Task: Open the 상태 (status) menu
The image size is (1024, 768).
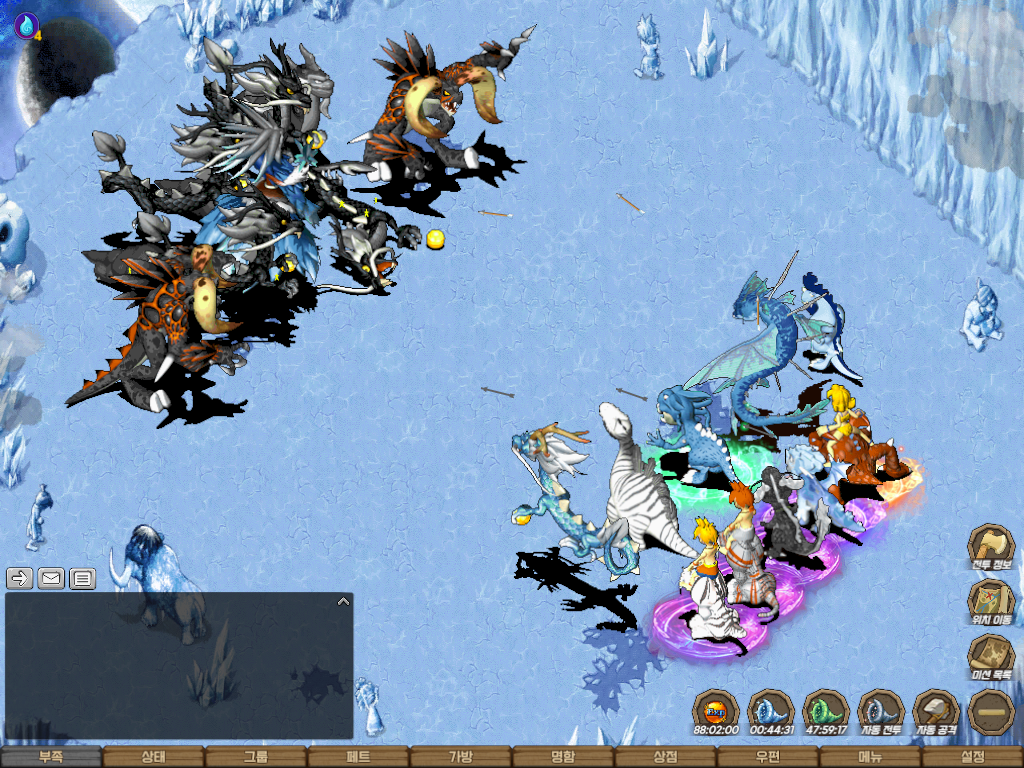Action: pos(153,757)
